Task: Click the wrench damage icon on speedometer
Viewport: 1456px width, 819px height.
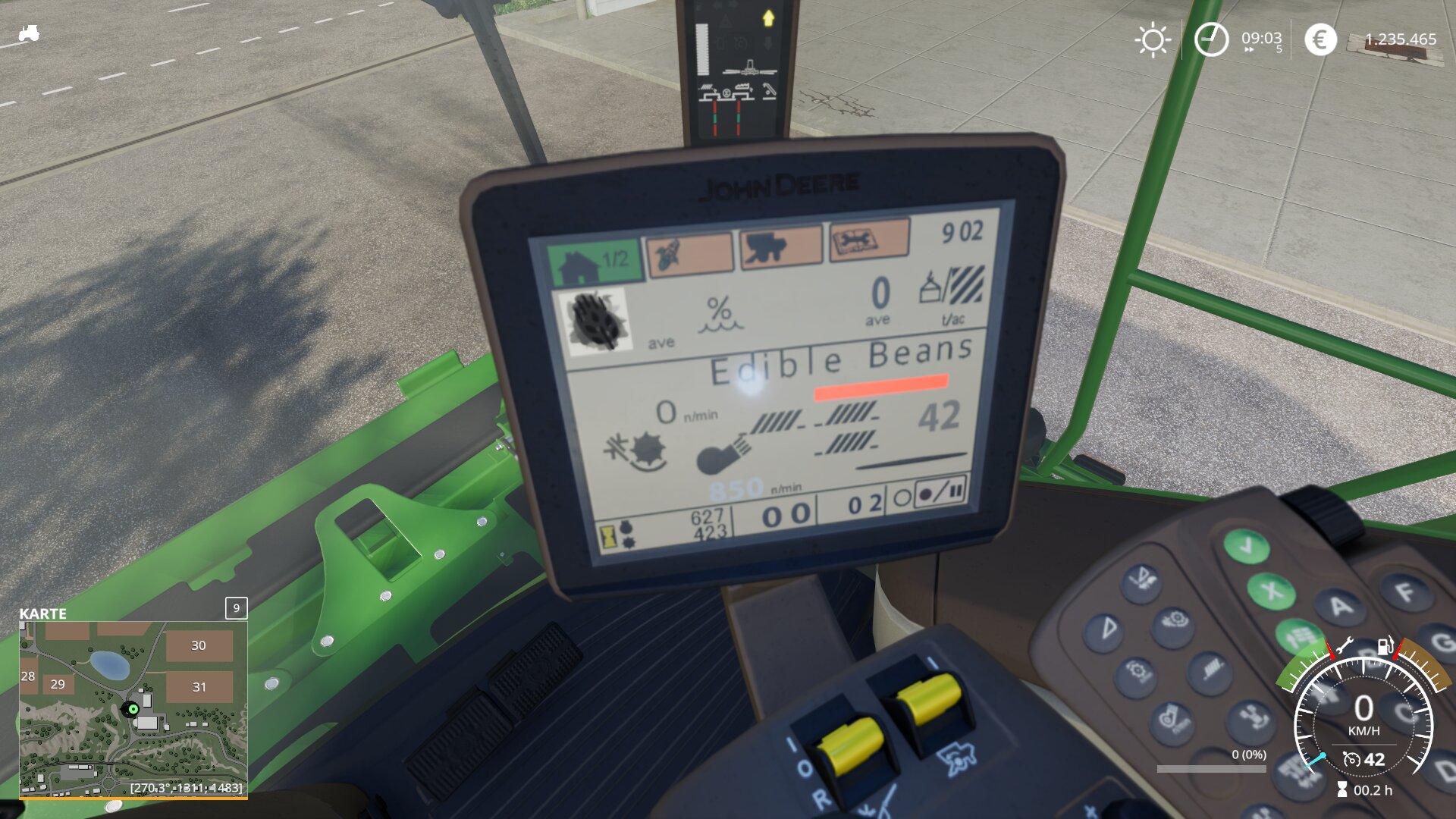Action: (x=1344, y=646)
